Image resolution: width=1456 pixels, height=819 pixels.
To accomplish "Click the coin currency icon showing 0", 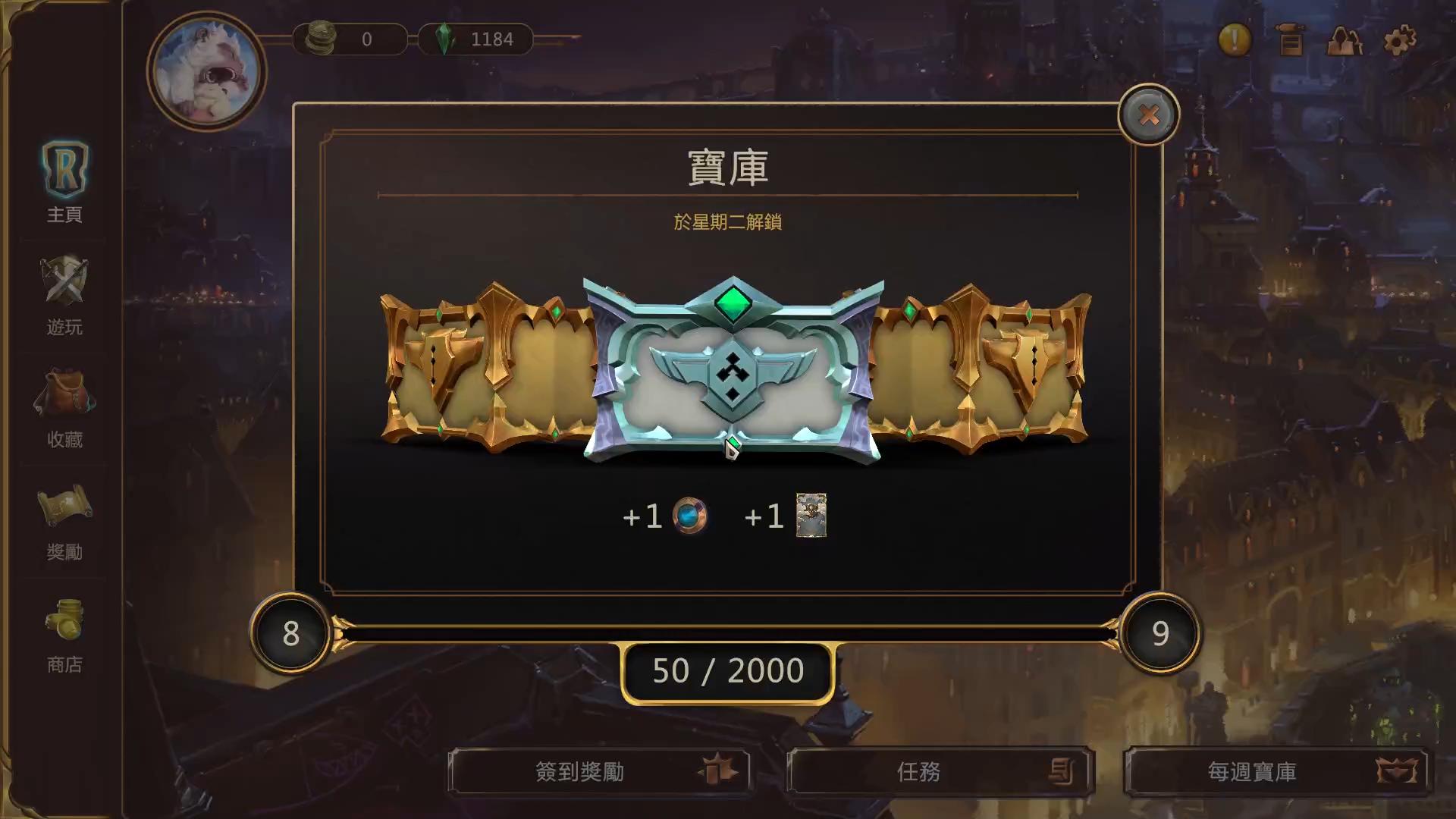I will (322, 39).
